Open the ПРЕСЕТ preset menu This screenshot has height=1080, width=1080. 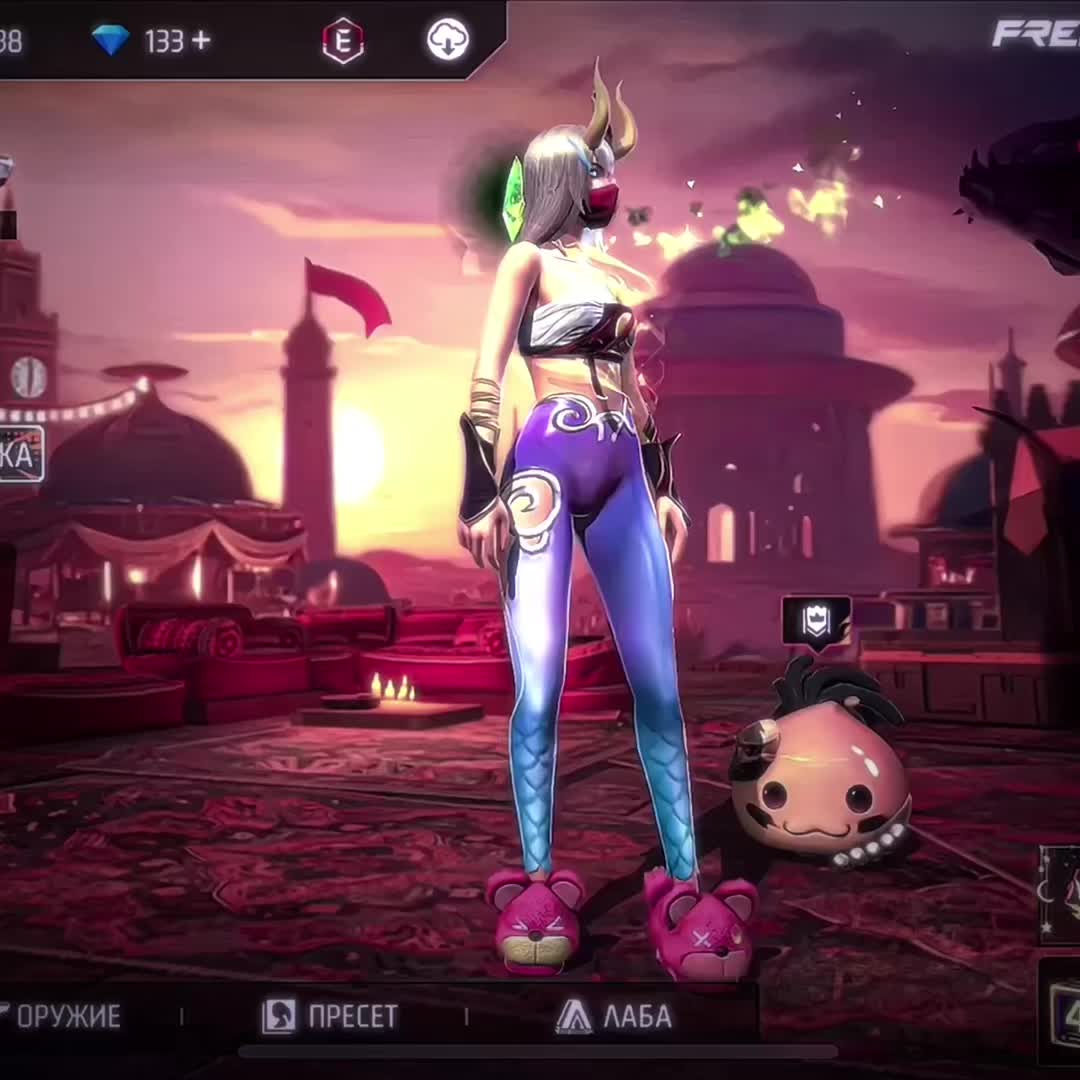pyautogui.click(x=330, y=1017)
